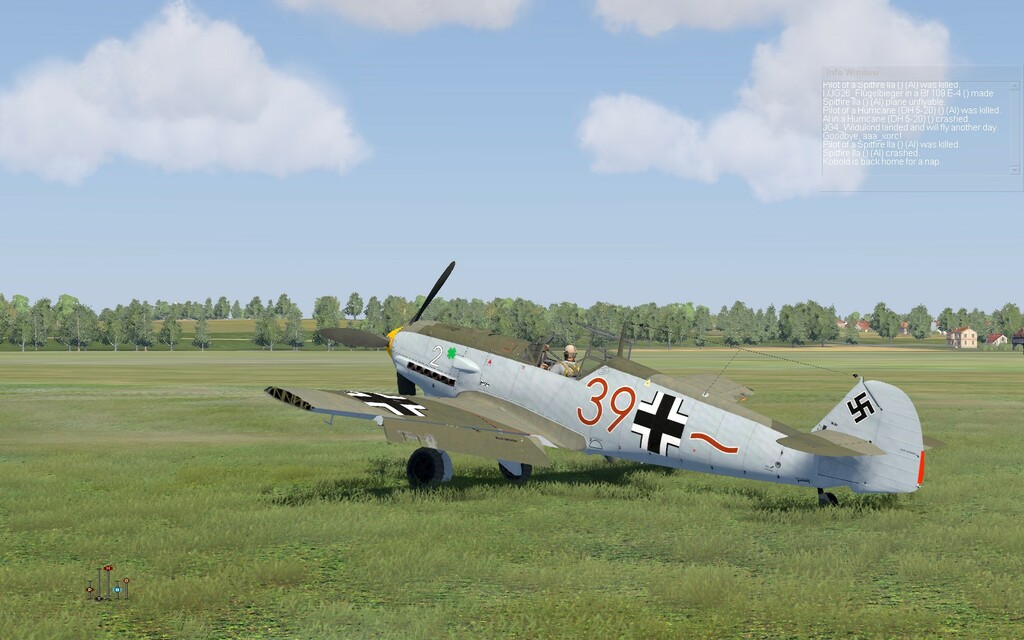Click the Info Window title bar
Screen dimensions: 1024x640
[x=920, y=73]
